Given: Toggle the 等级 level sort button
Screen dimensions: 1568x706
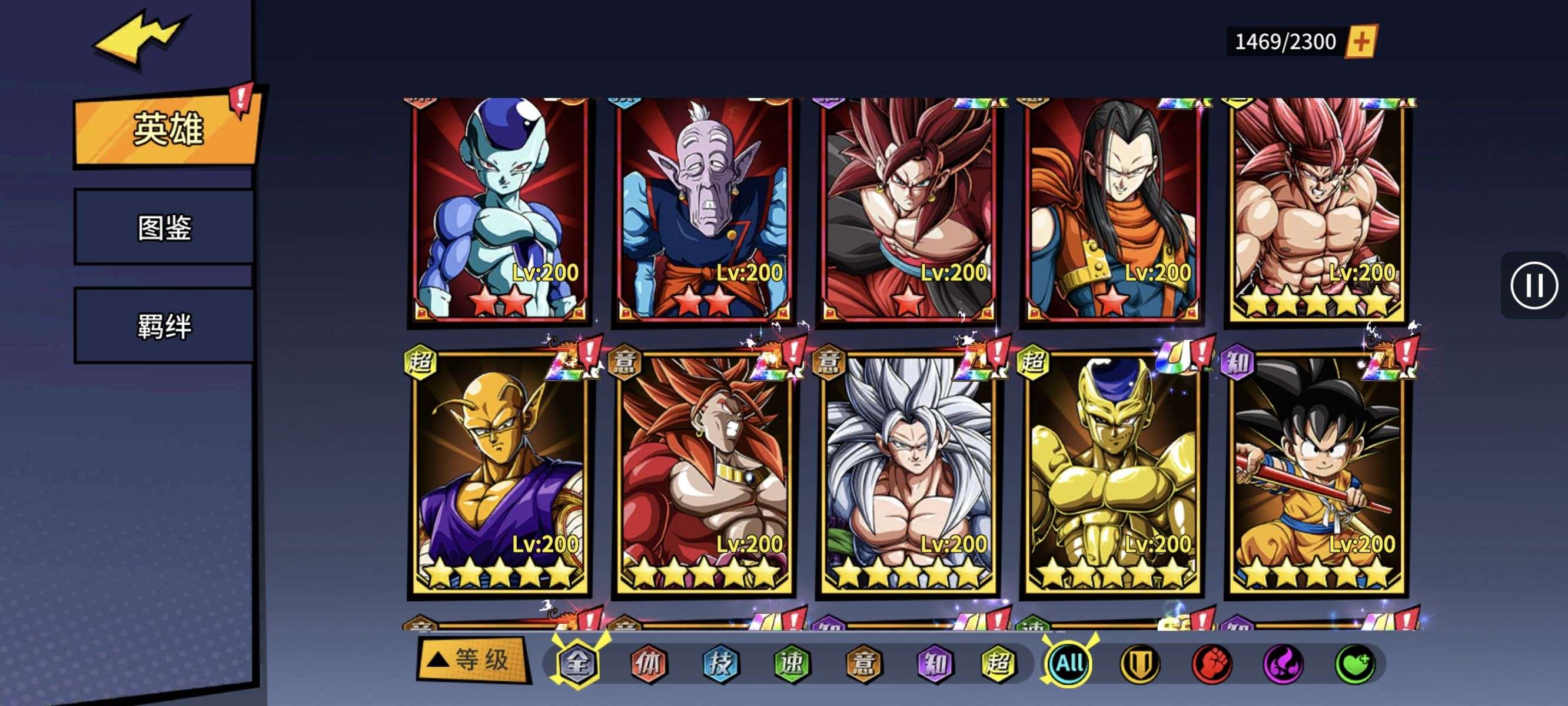Looking at the screenshot, I should click(471, 660).
